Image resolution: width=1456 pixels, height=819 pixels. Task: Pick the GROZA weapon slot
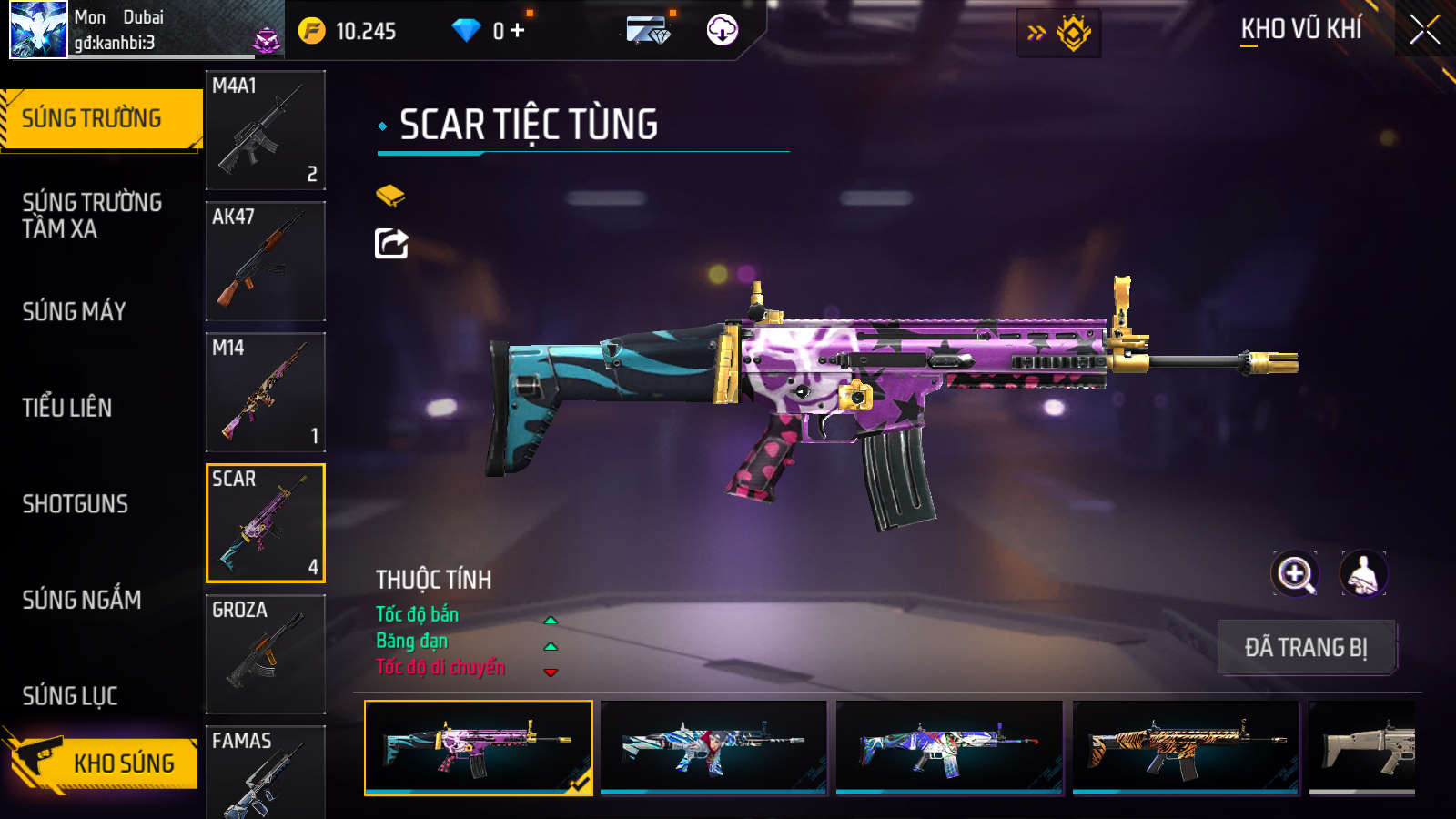[x=266, y=654]
